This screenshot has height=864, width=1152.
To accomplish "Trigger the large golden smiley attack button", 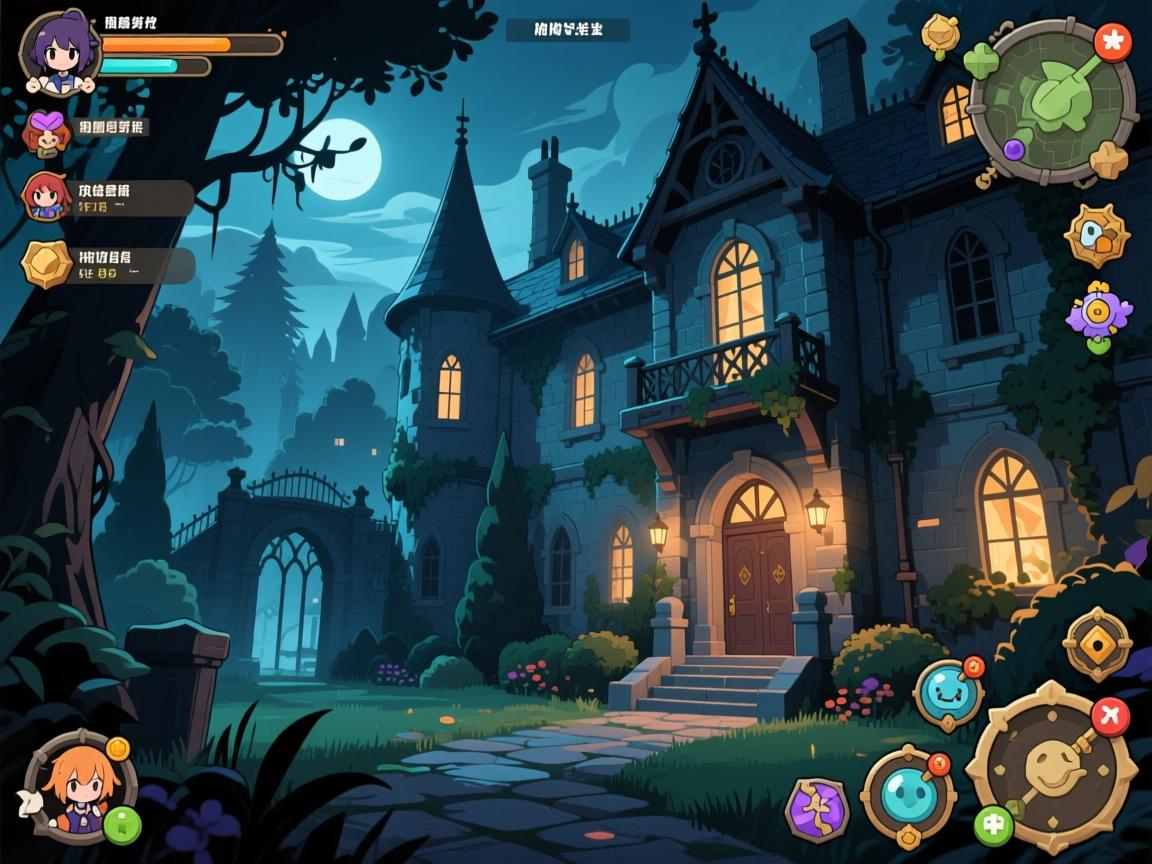I will click(1050, 768).
